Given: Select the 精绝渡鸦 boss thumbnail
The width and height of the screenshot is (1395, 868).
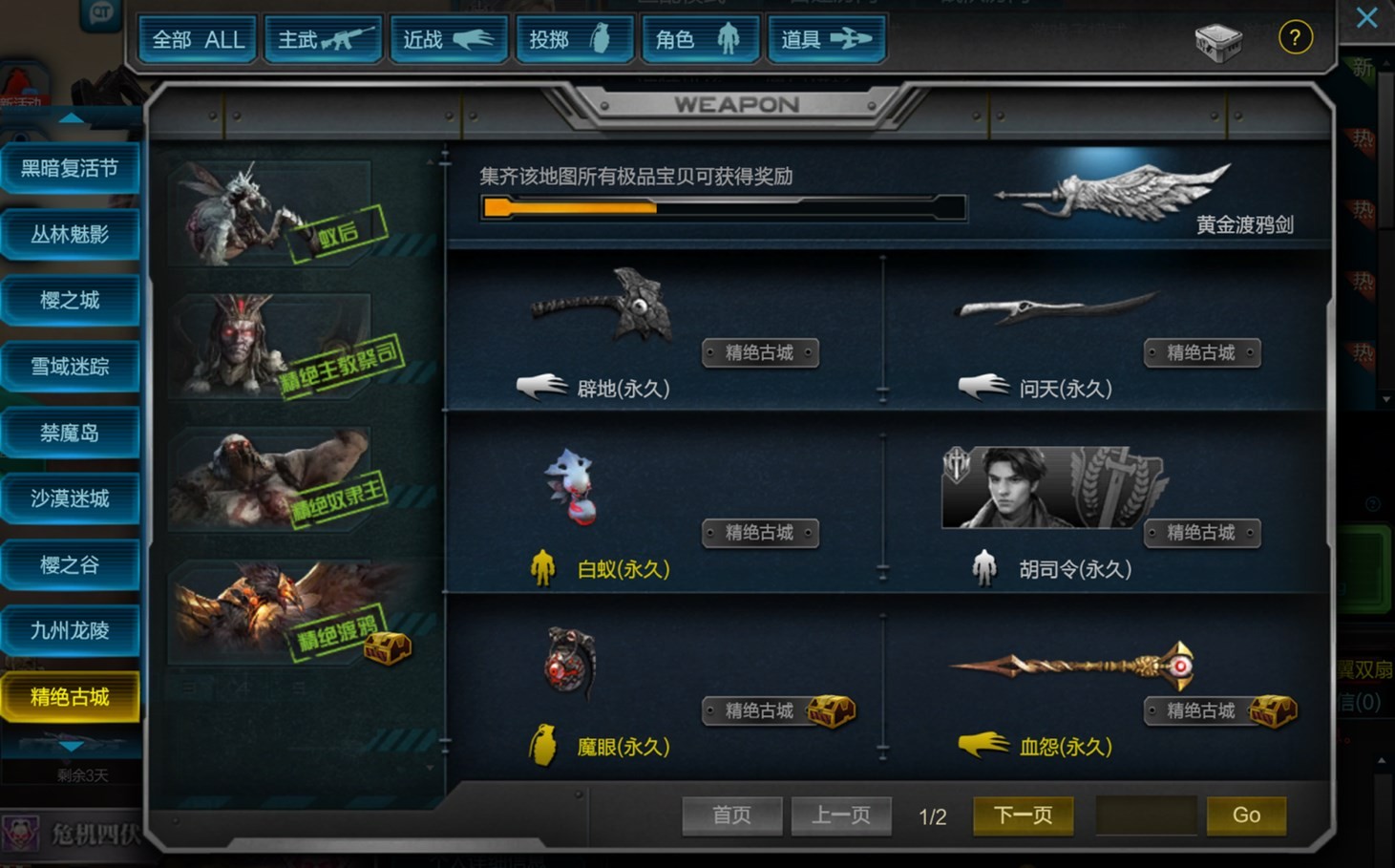Looking at the screenshot, I should pyautogui.click(x=286, y=613).
